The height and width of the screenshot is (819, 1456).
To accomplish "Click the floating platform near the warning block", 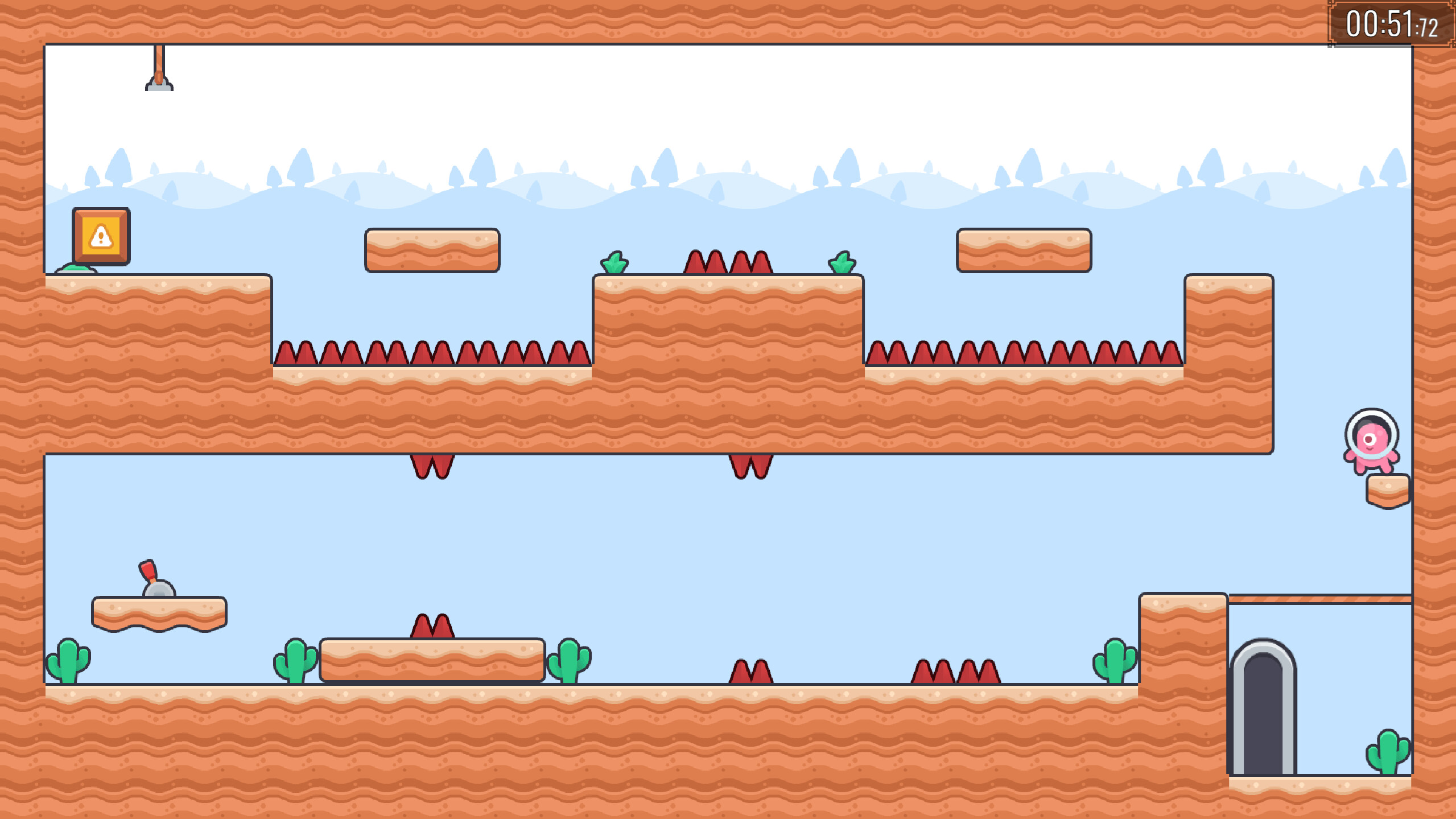I will tap(432, 252).
